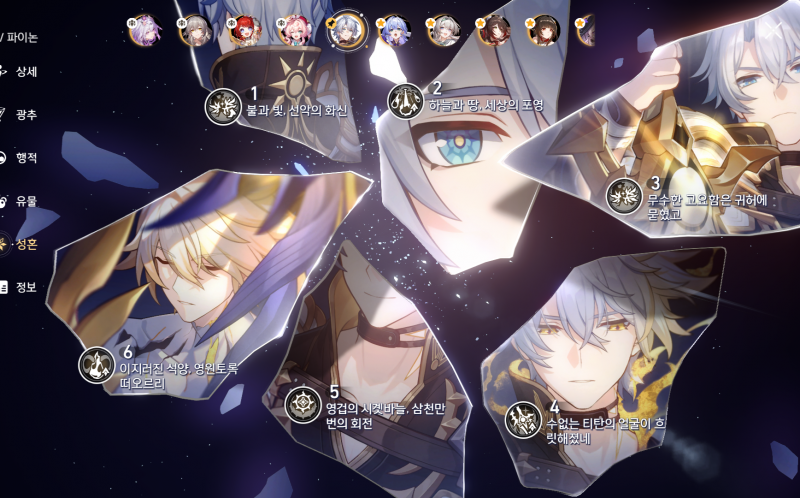
Task: Open Eidolon 5 node 영겁의 사곗바늘
Action: pos(303,405)
